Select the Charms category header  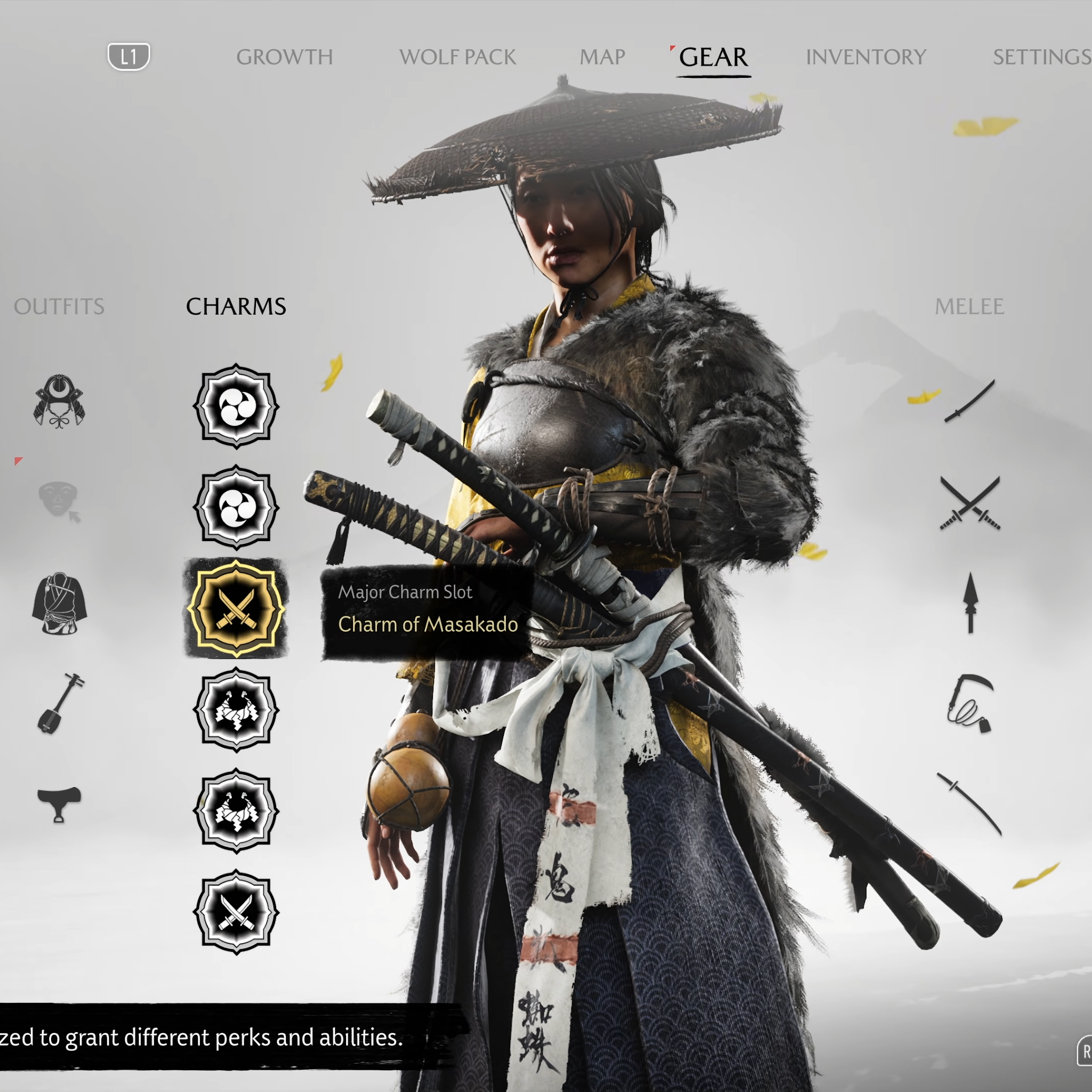point(236,307)
